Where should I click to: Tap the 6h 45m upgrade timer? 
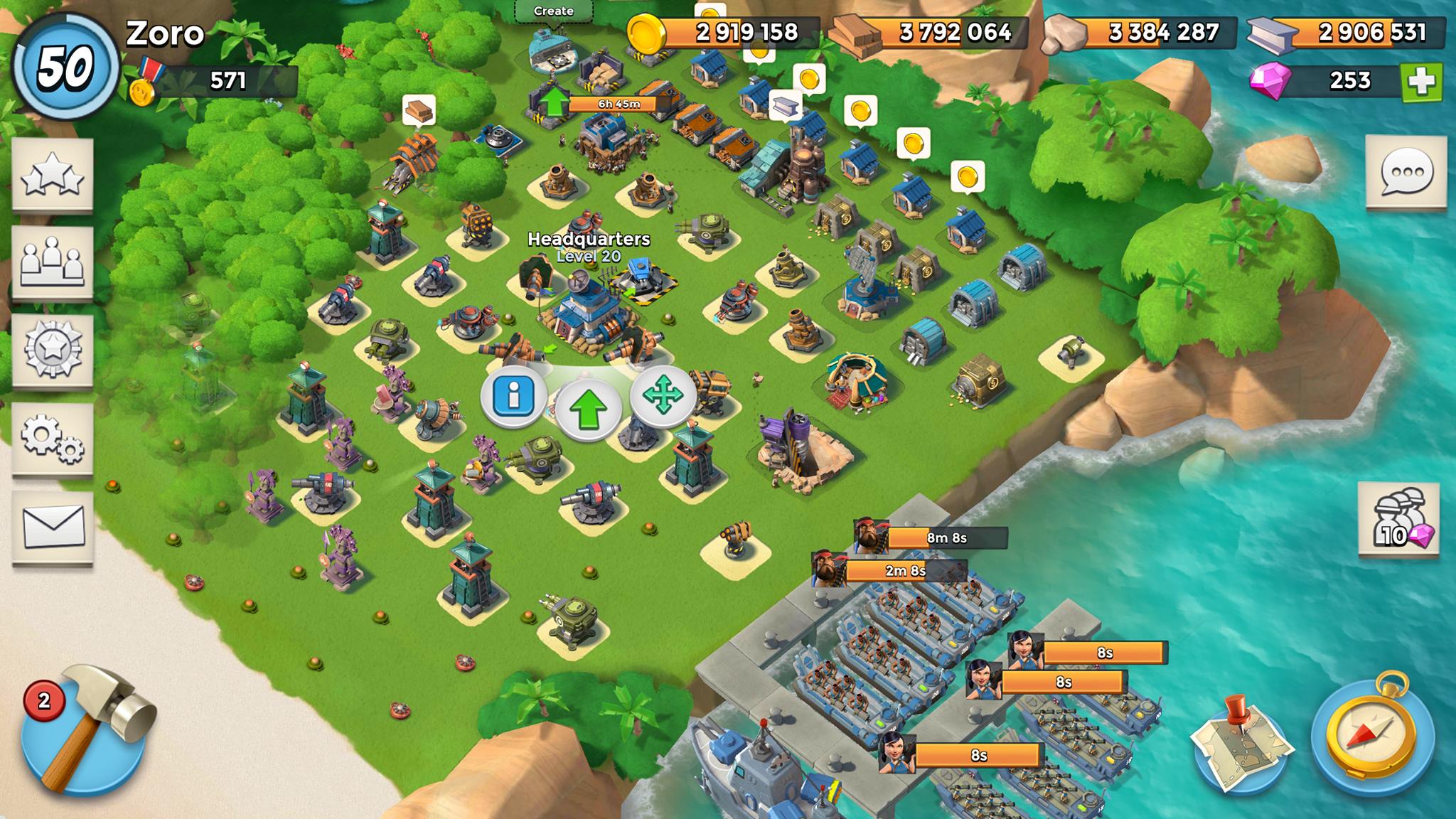[619, 104]
